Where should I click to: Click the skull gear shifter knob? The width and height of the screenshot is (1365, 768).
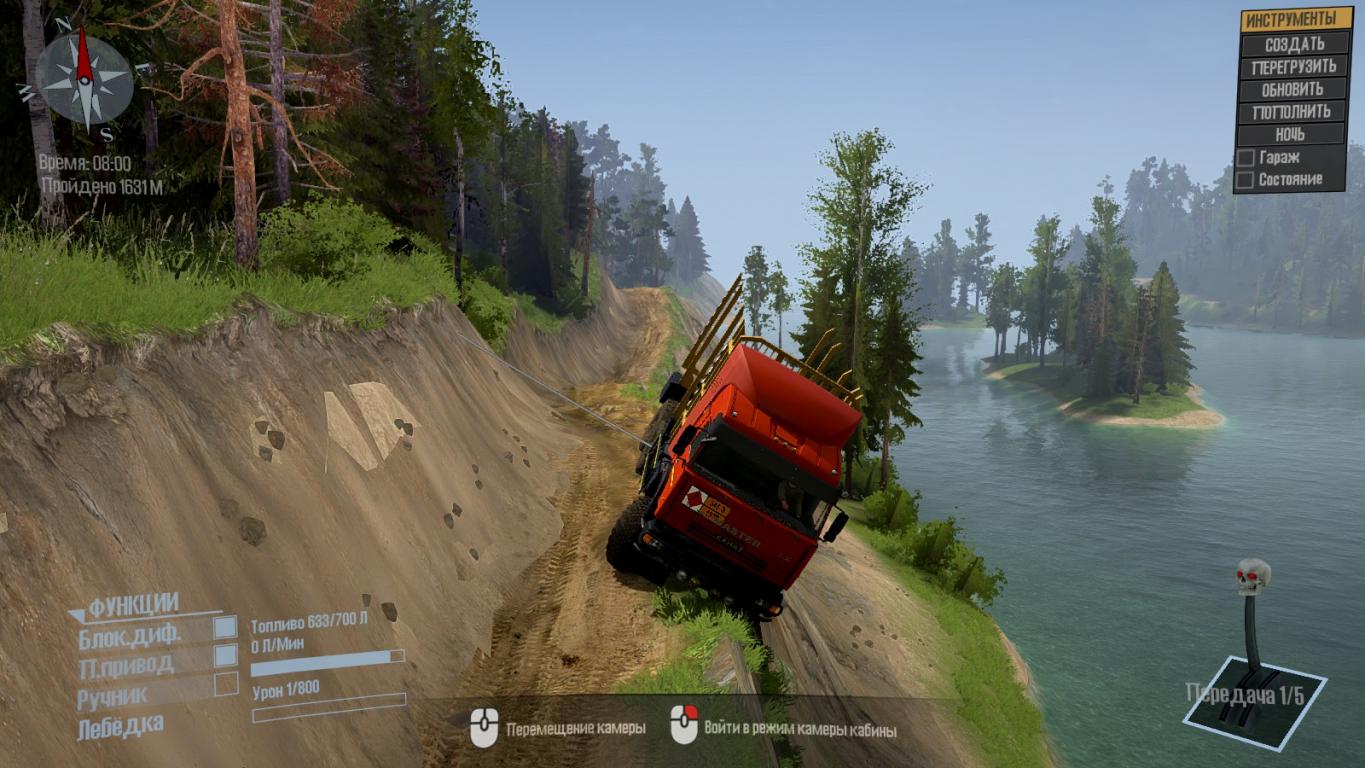[x=1252, y=576]
